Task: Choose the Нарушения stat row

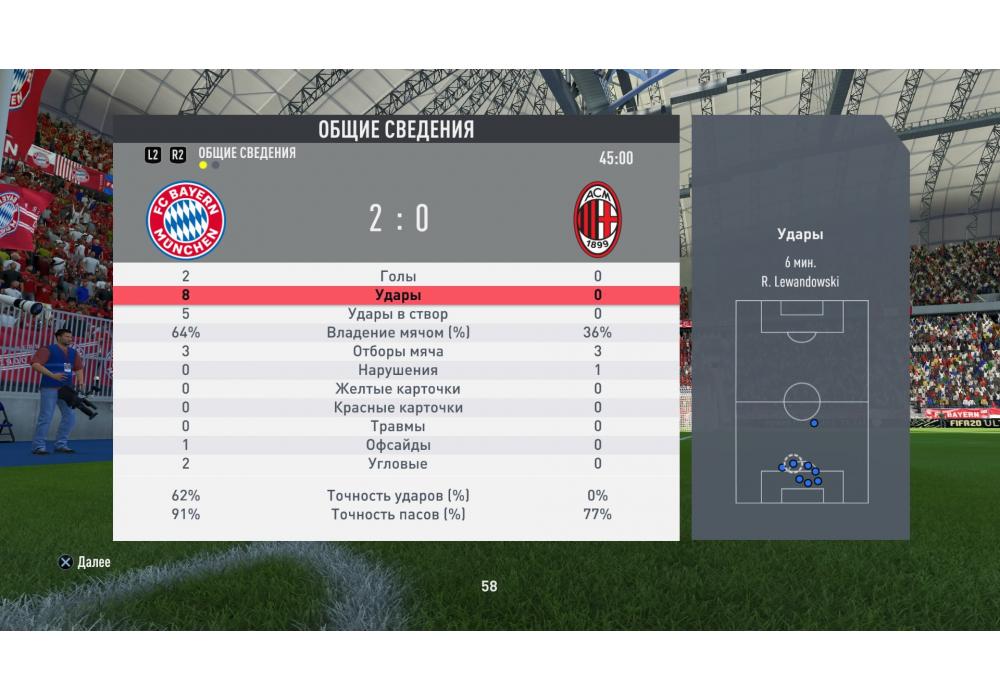Action: coord(398,370)
